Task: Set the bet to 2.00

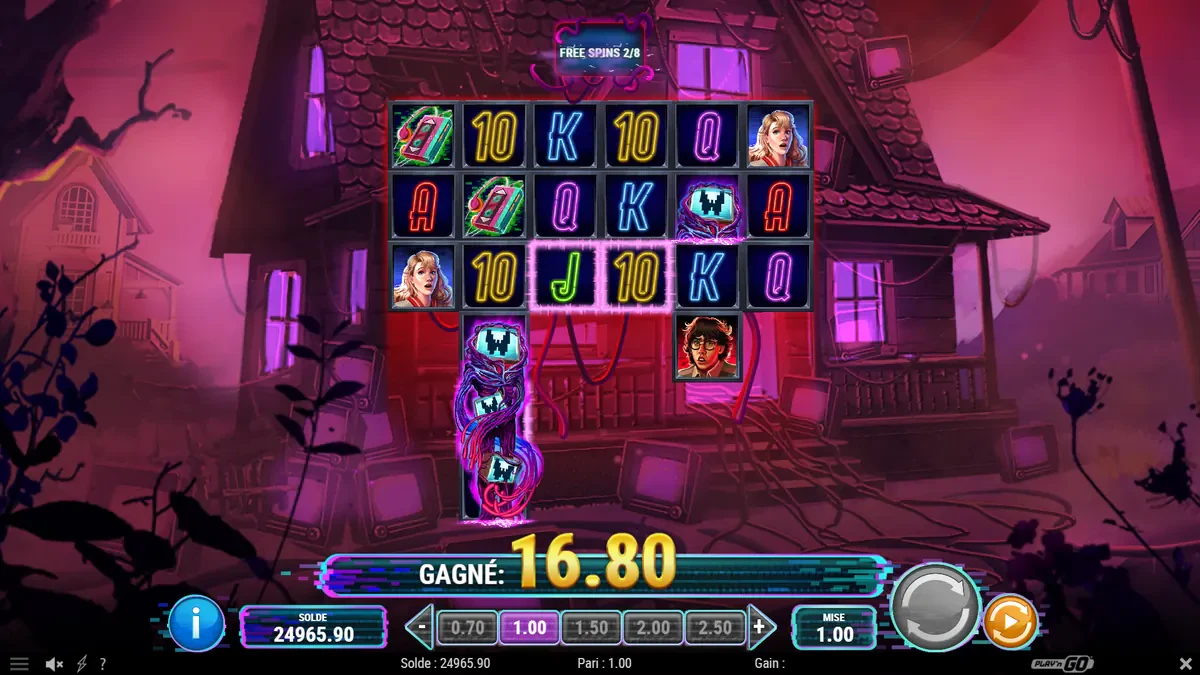Action: click(x=653, y=628)
